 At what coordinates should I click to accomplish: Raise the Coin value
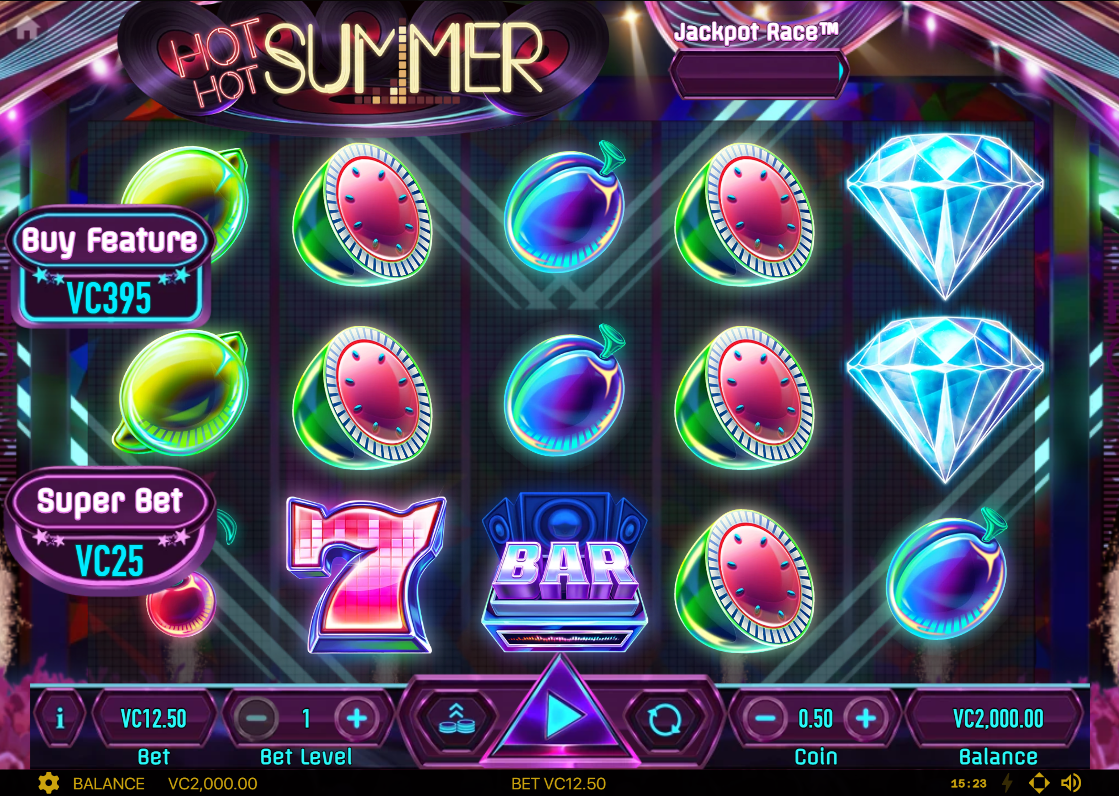coord(866,717)
